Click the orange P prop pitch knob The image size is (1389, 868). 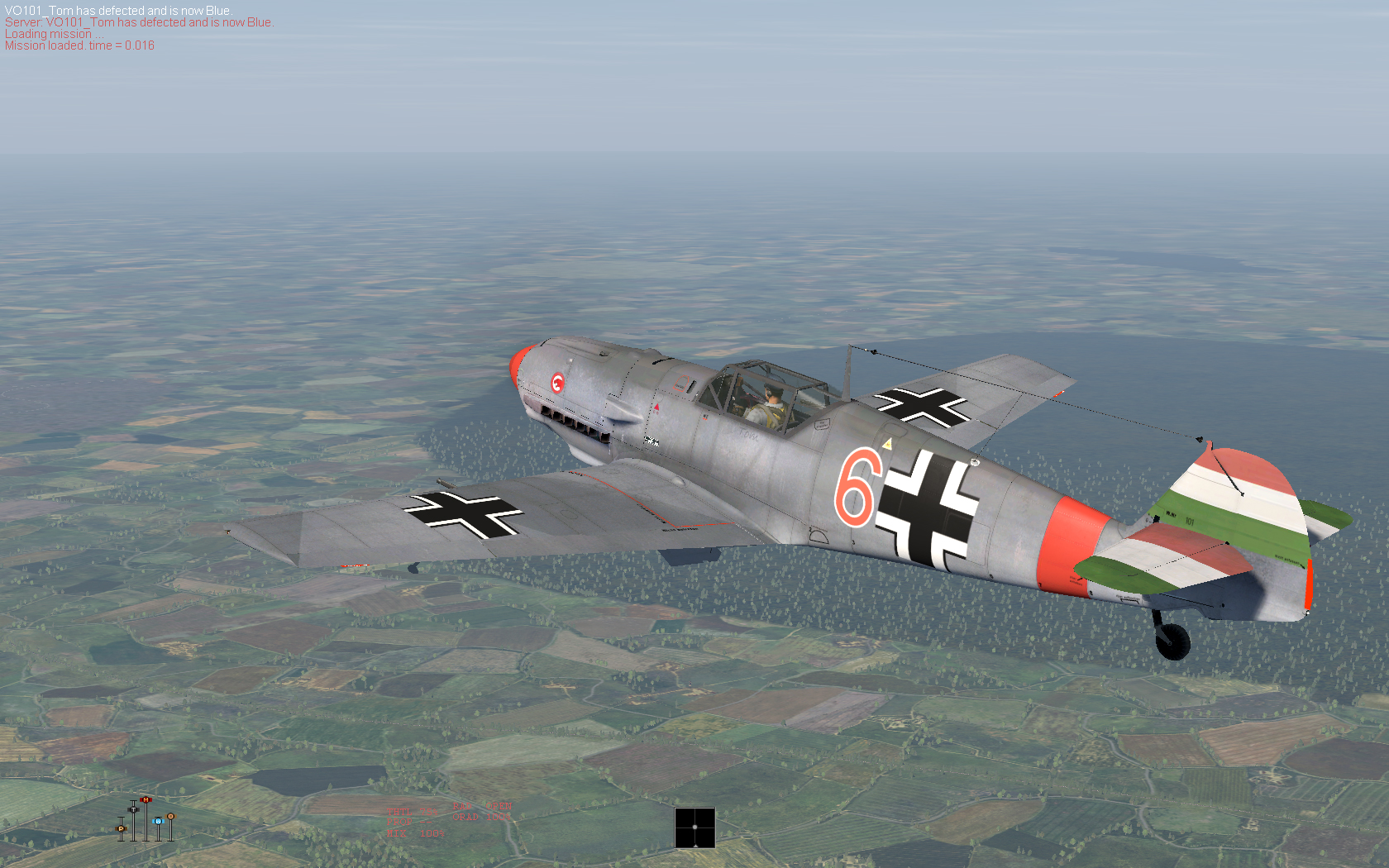click(121, 827)
